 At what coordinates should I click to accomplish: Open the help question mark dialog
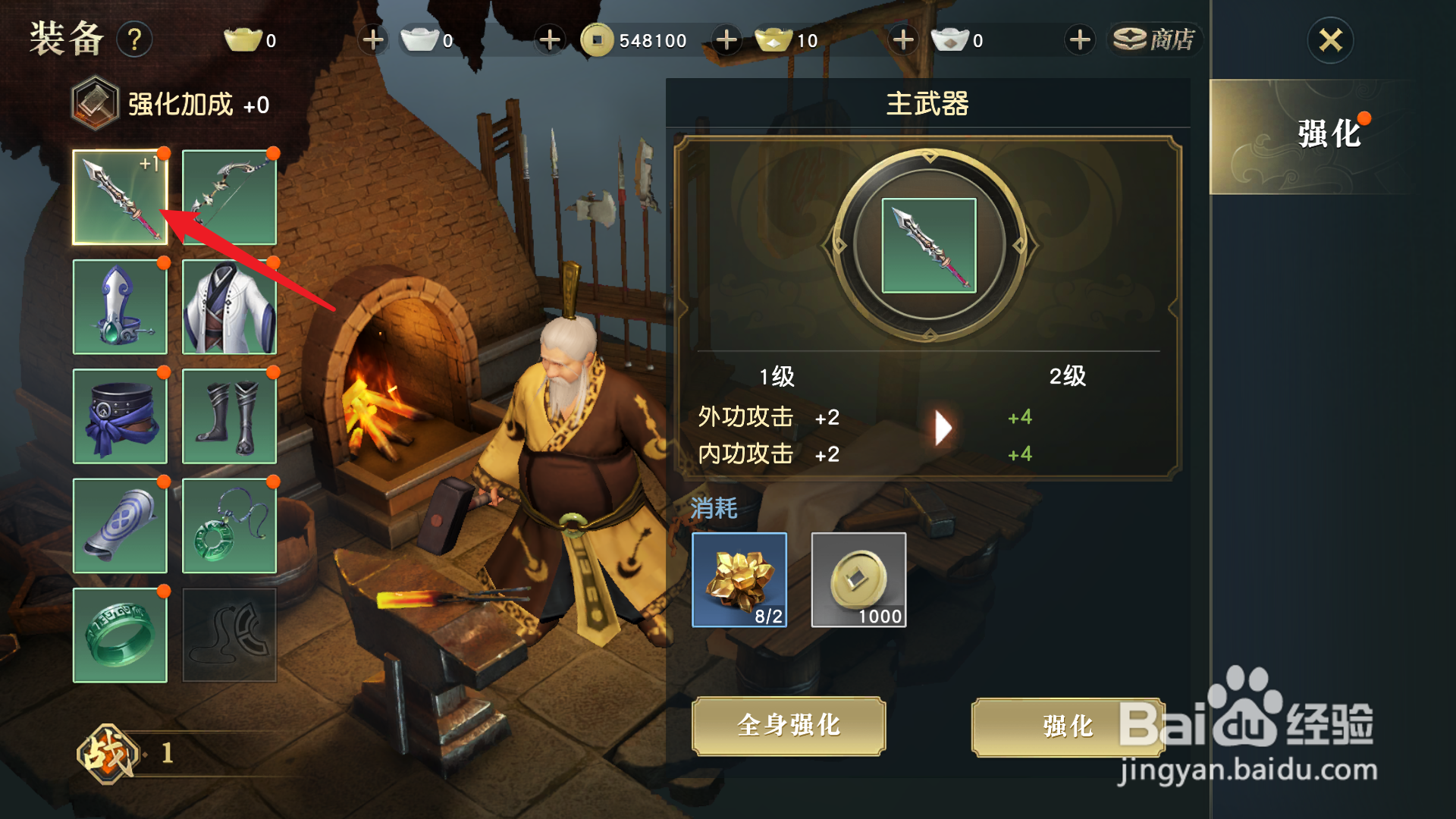coord(135,39)
